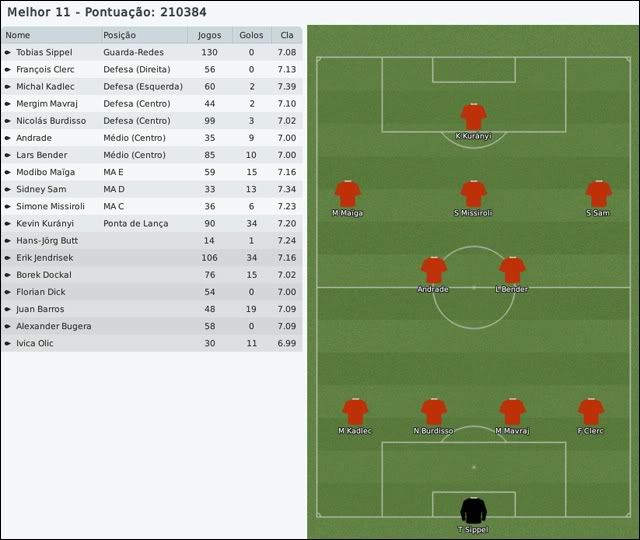Sort by the Golos column header

[x=251, y=35]
